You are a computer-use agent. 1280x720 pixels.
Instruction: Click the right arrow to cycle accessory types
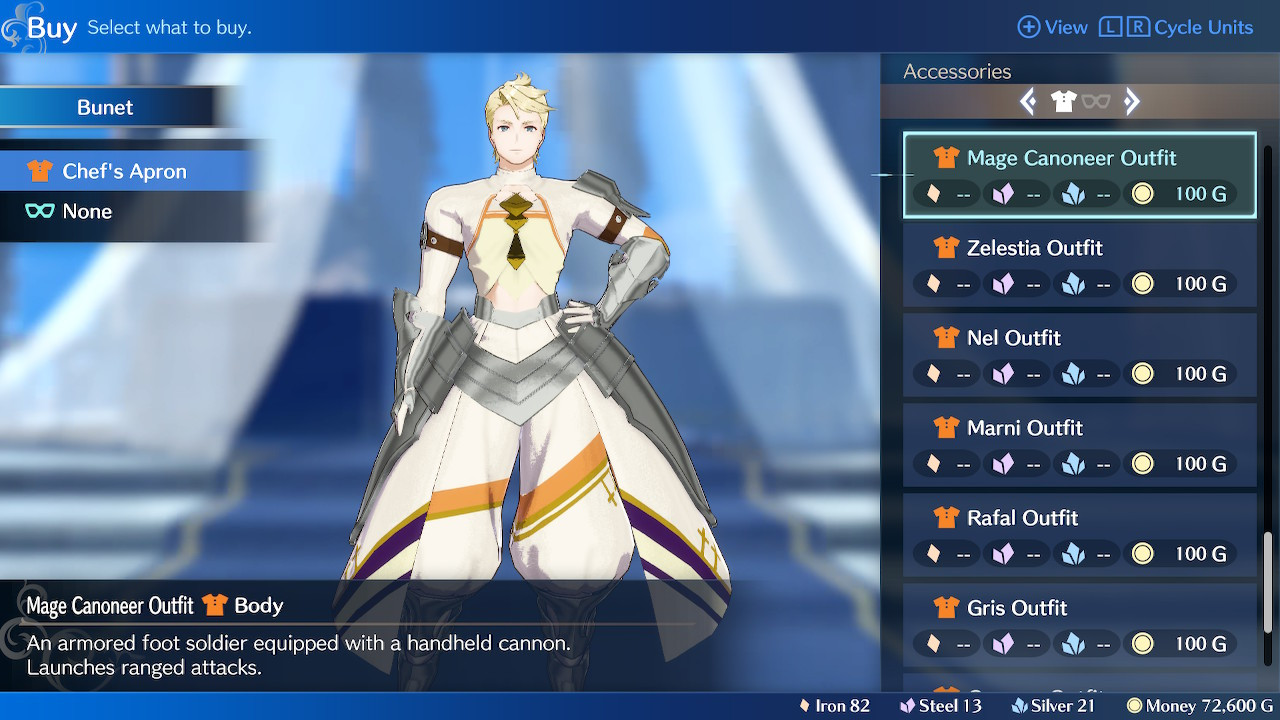(x=1131, y=101)
